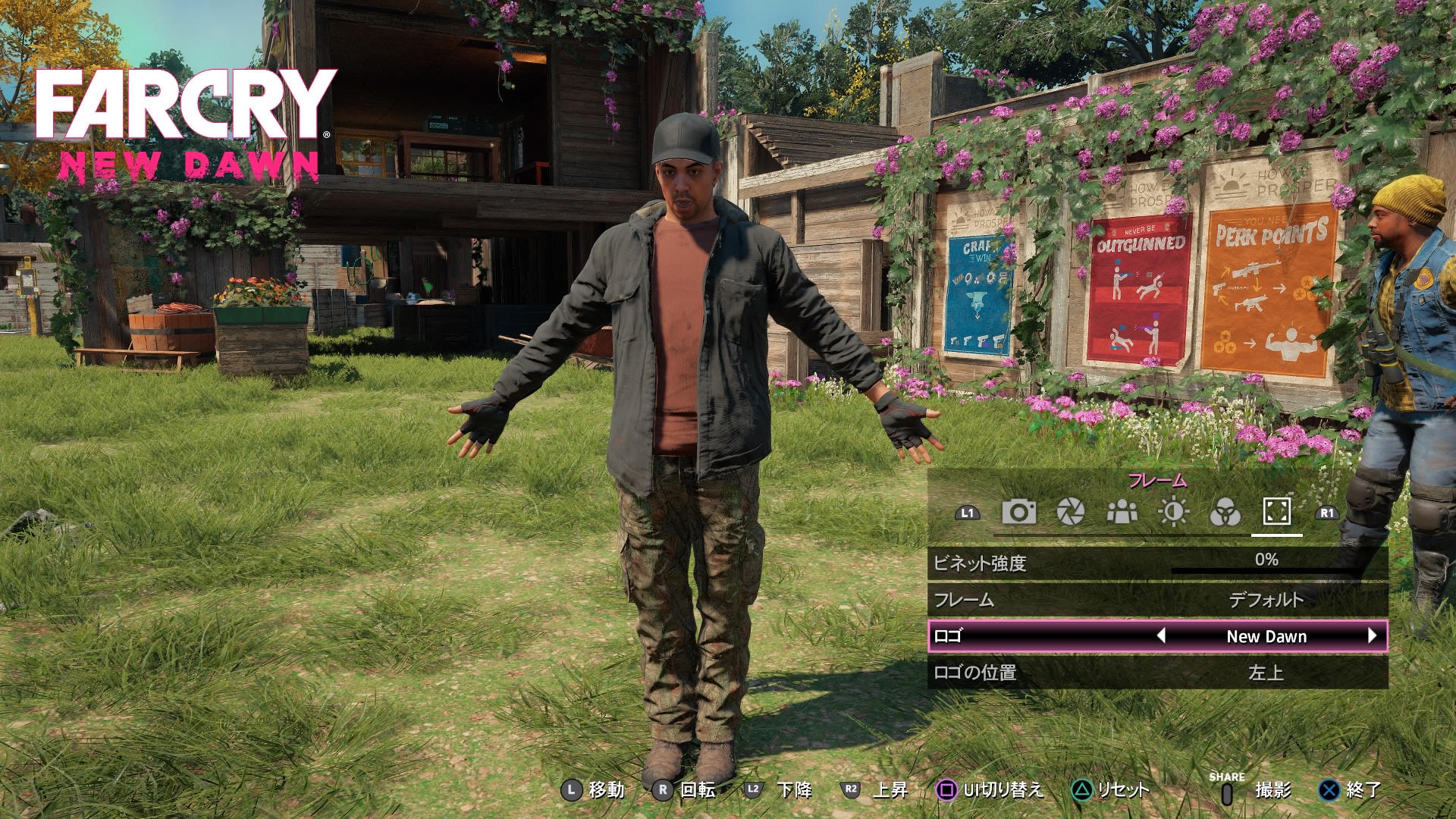Screen dimensions: 1456x819
Task: Open the aperture shutter tab
Action: coord(1070,512)
